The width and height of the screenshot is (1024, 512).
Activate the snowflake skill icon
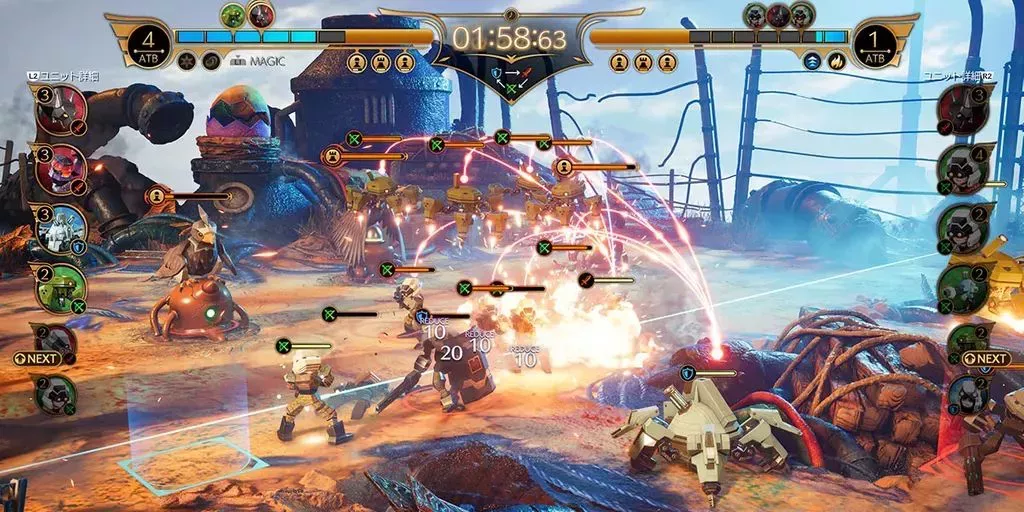click(186, 61)
